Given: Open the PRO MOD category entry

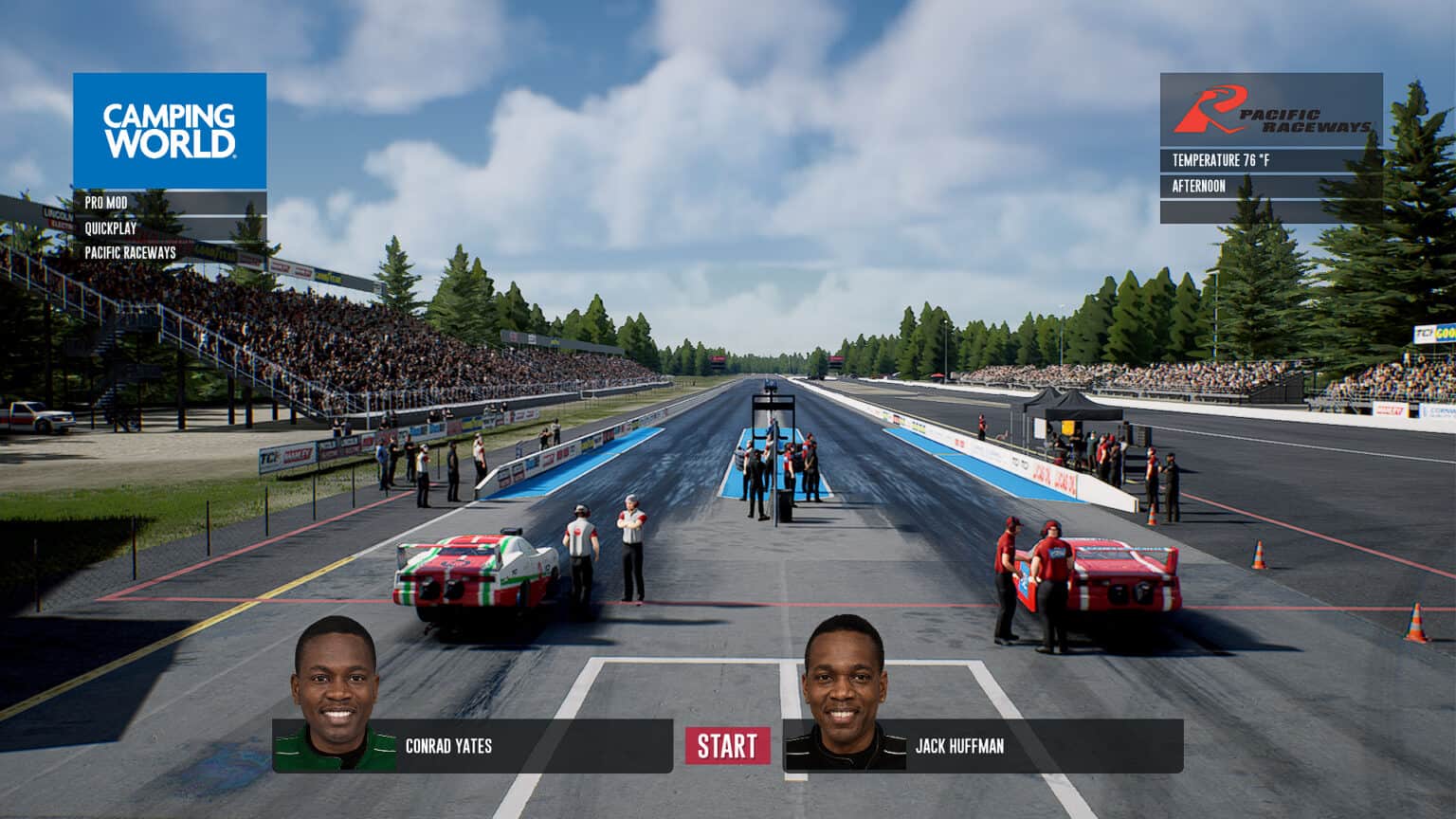Looking at the screenshot, I should 104,202.
